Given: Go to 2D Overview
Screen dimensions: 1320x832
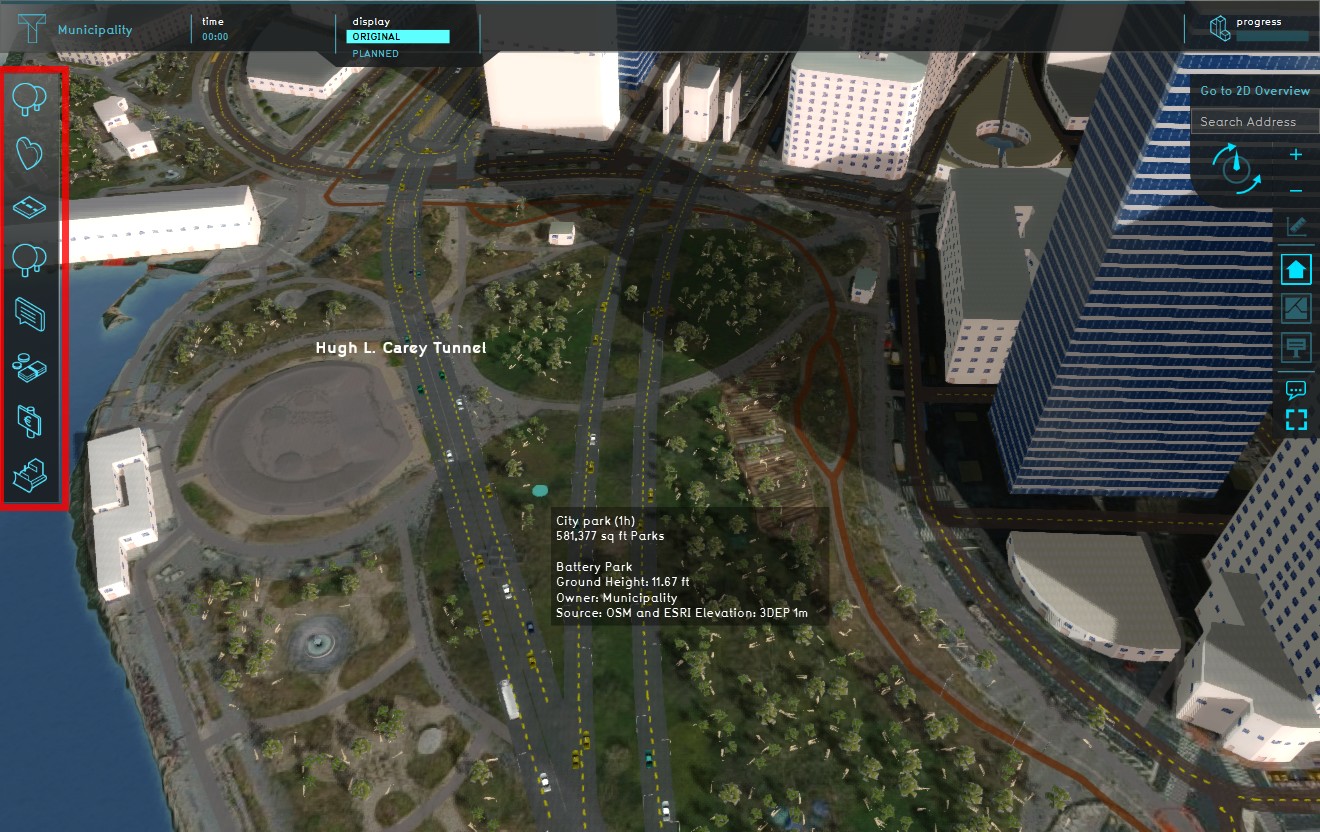Looking at the screenshot, I should [1255, 91].
